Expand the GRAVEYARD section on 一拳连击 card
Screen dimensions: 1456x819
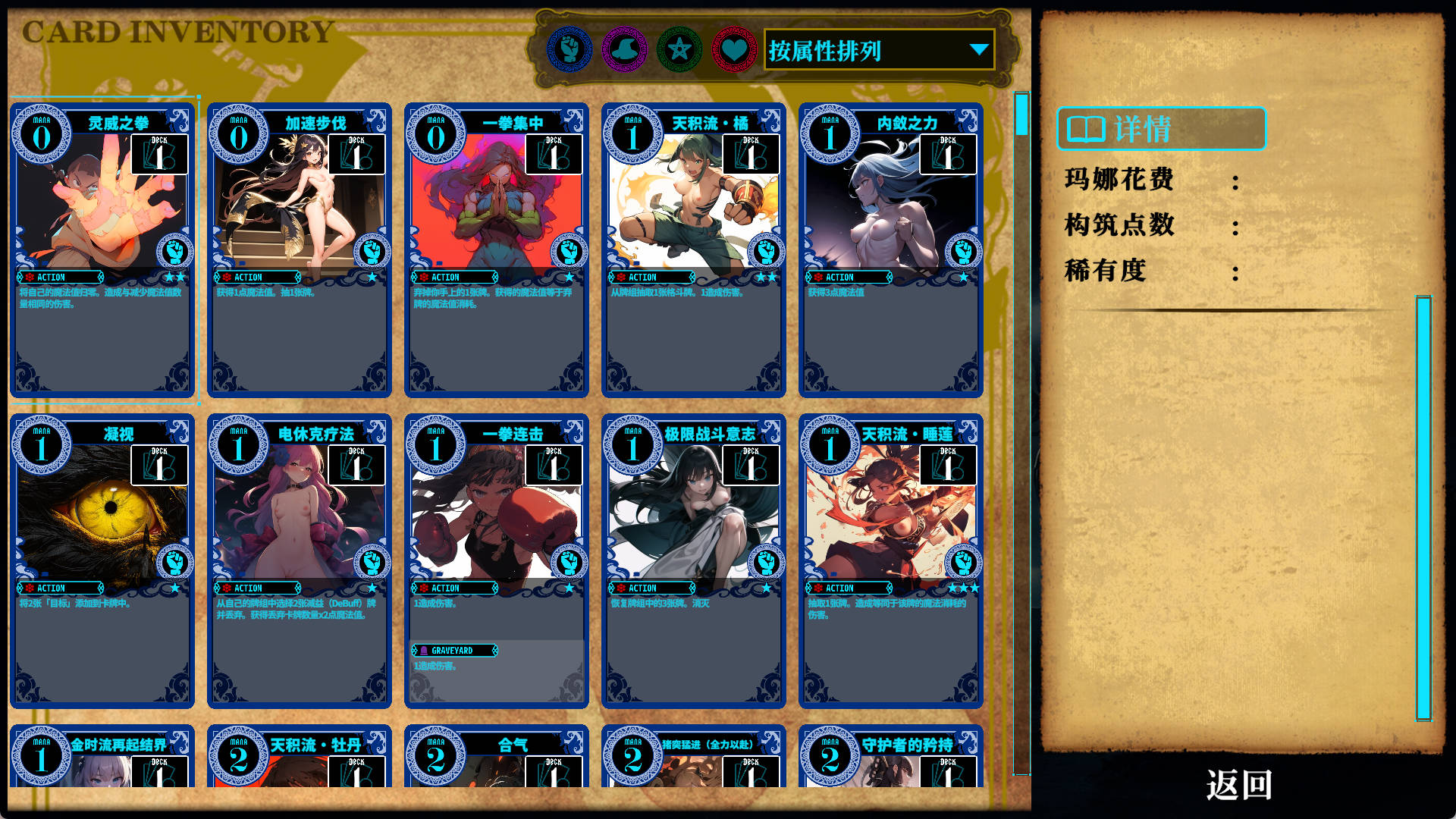[453, 651]
